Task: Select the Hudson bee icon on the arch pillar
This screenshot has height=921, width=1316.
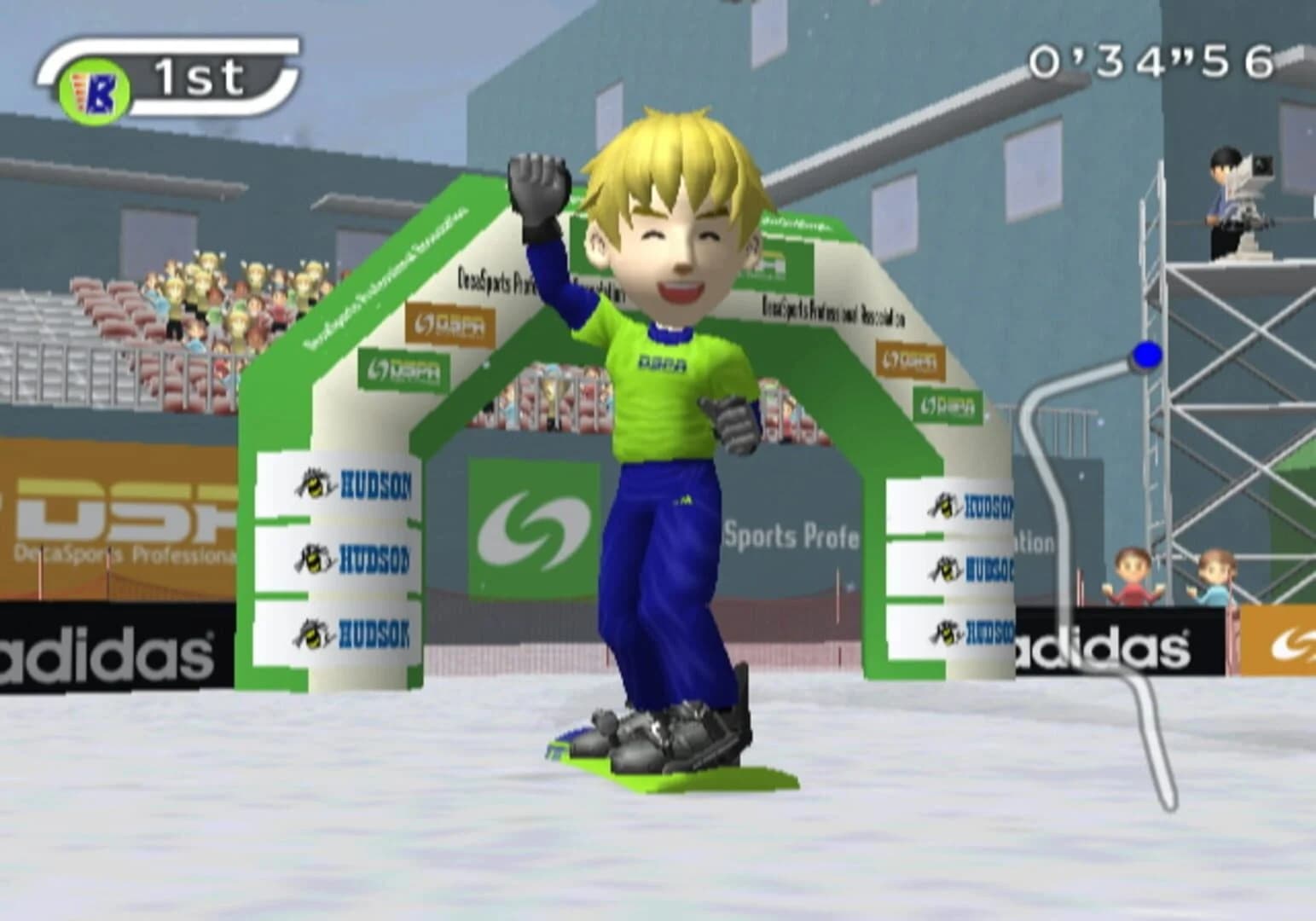Action: point(314,485)
